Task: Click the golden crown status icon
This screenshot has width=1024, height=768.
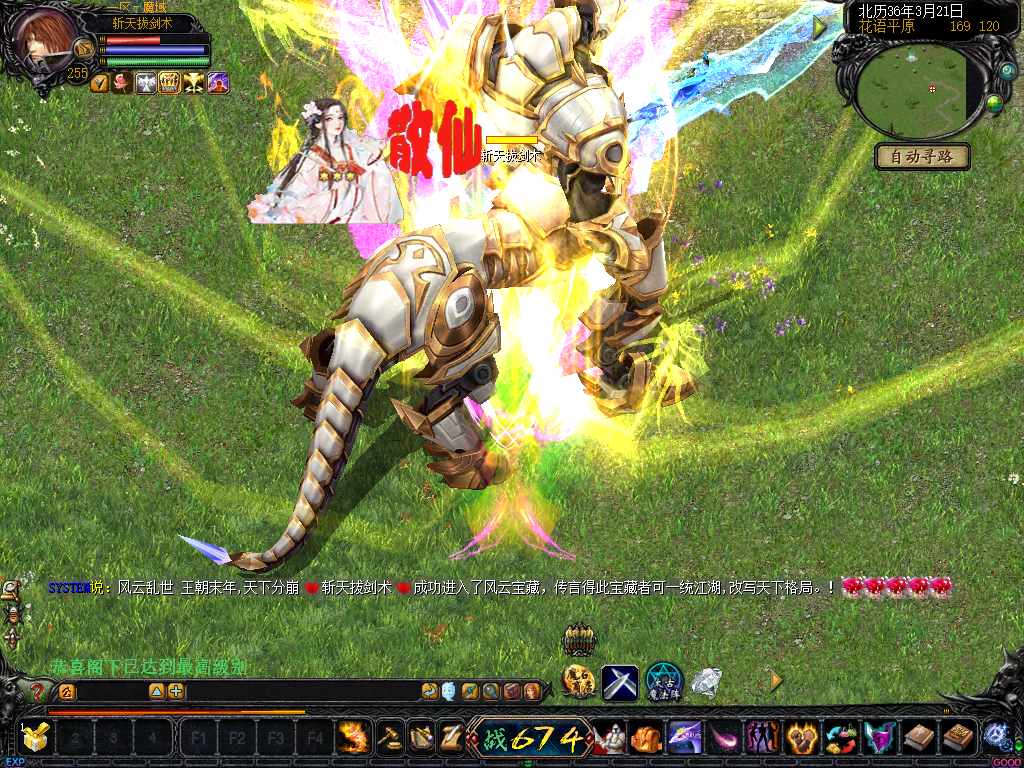Action: click(x=169, y=84)
